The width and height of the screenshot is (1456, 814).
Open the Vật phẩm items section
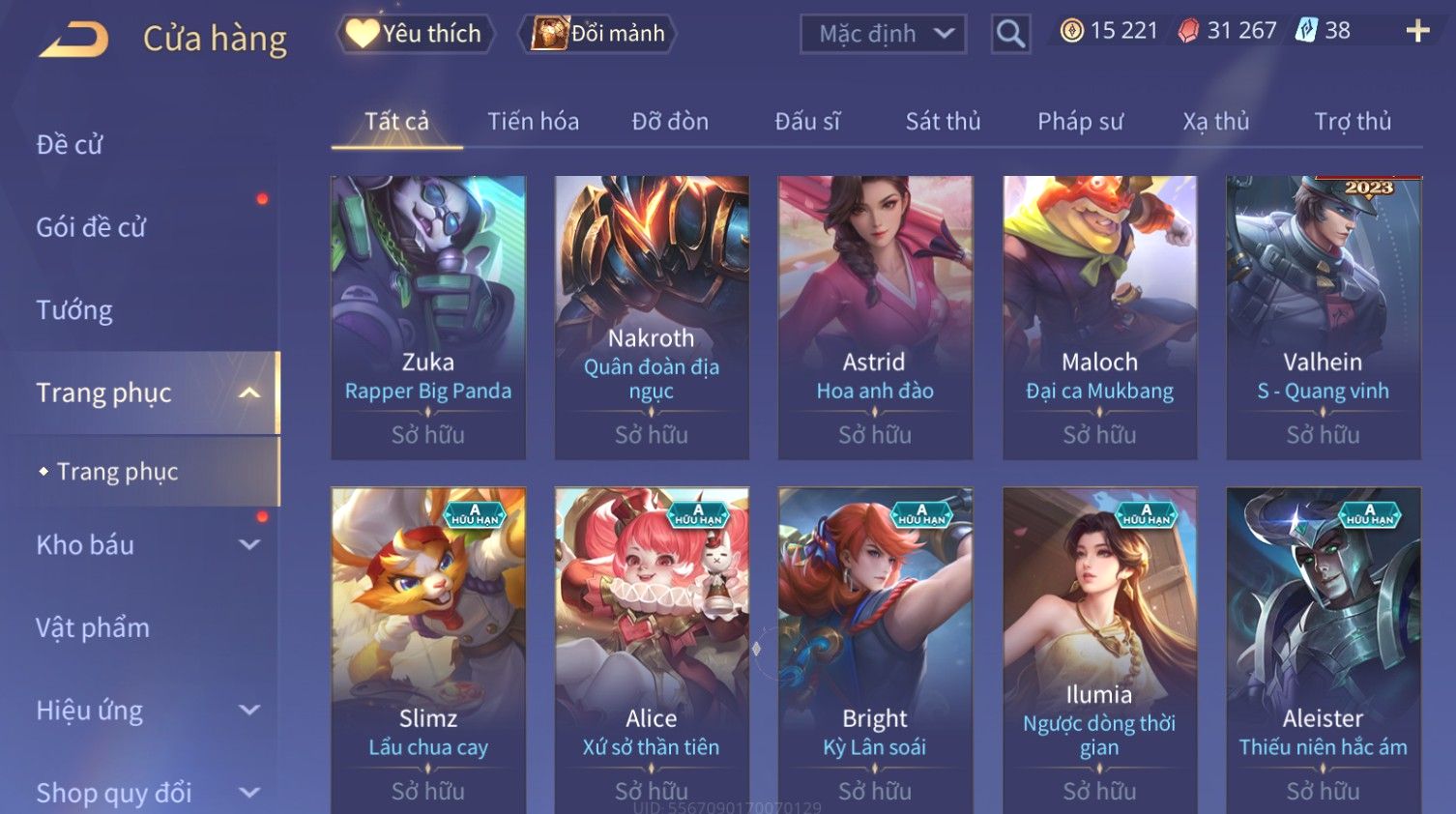pyautogui.click(x=93, y=628)
